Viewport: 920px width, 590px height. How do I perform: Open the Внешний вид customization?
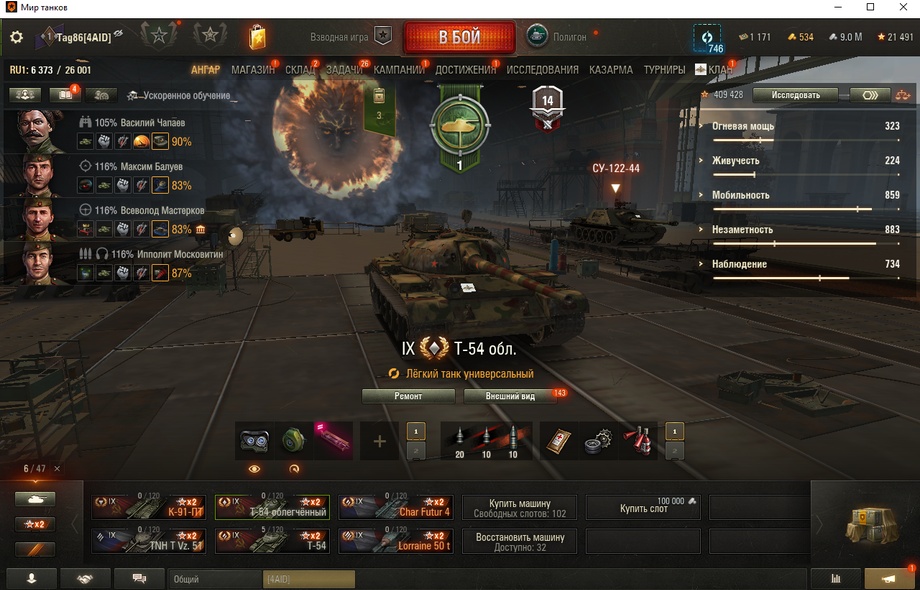click(x=510, y=396)
